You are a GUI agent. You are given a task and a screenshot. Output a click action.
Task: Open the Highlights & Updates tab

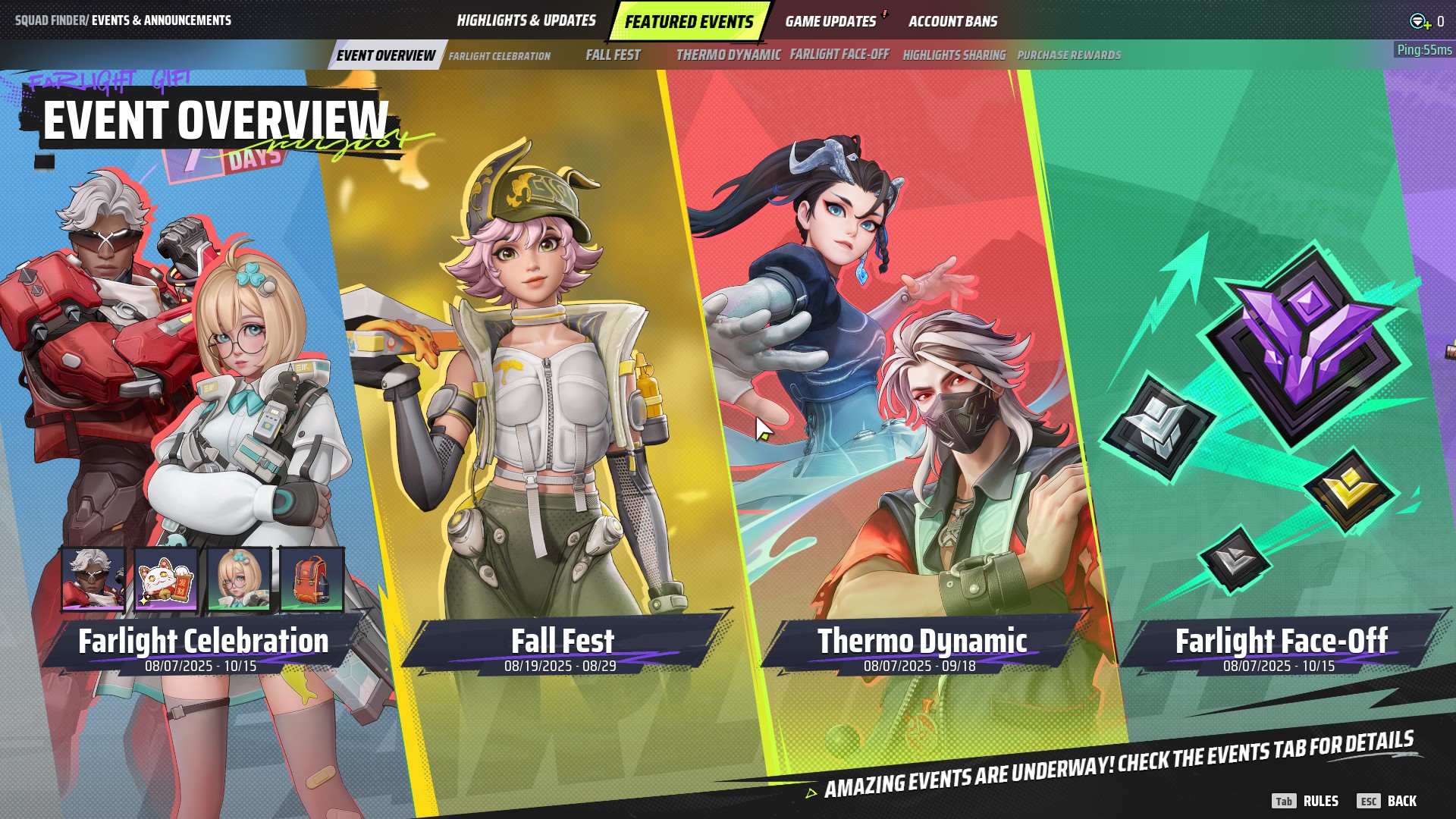pos(526,20)
